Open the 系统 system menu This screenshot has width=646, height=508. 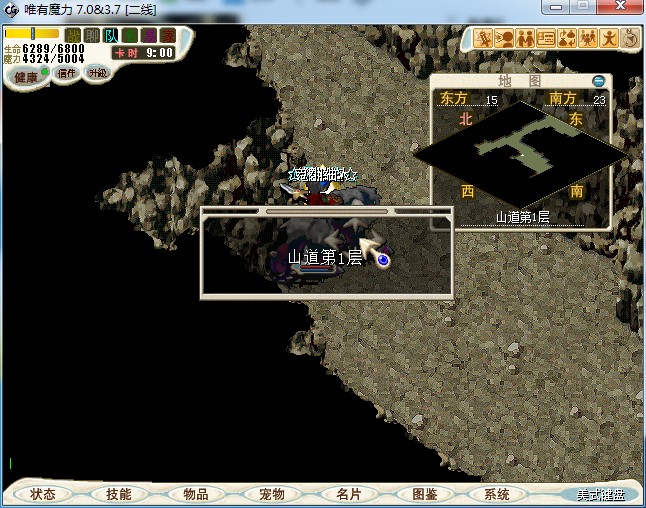[497, 494]
